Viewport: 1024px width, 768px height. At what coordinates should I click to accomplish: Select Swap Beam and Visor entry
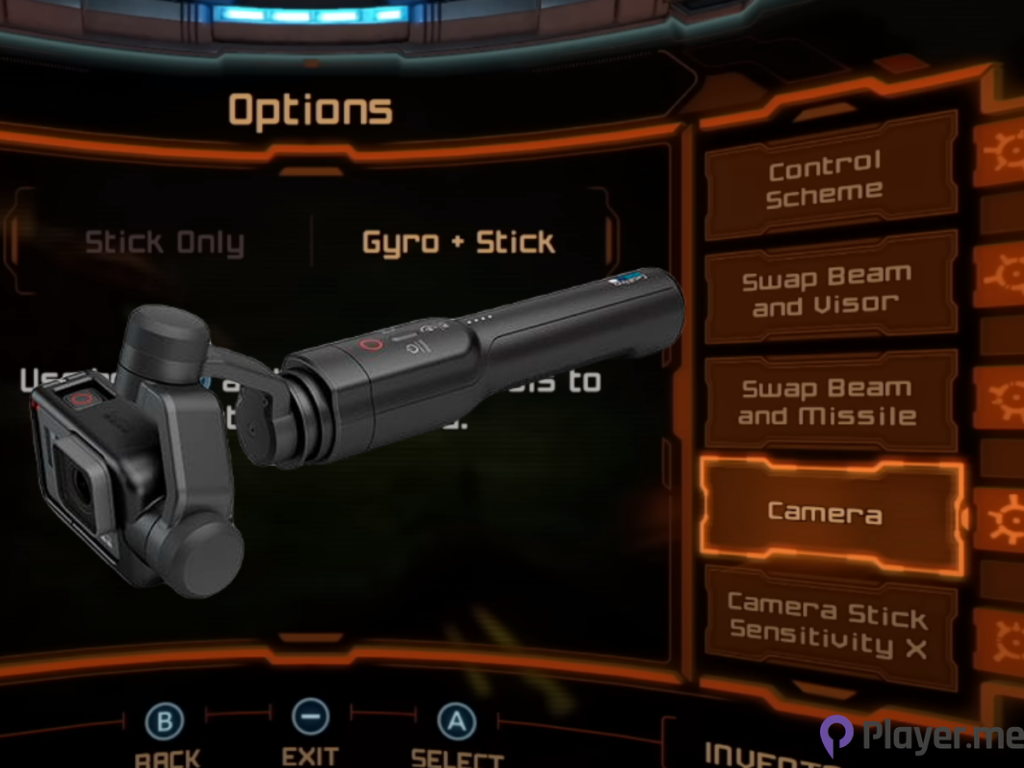point(826,290)
